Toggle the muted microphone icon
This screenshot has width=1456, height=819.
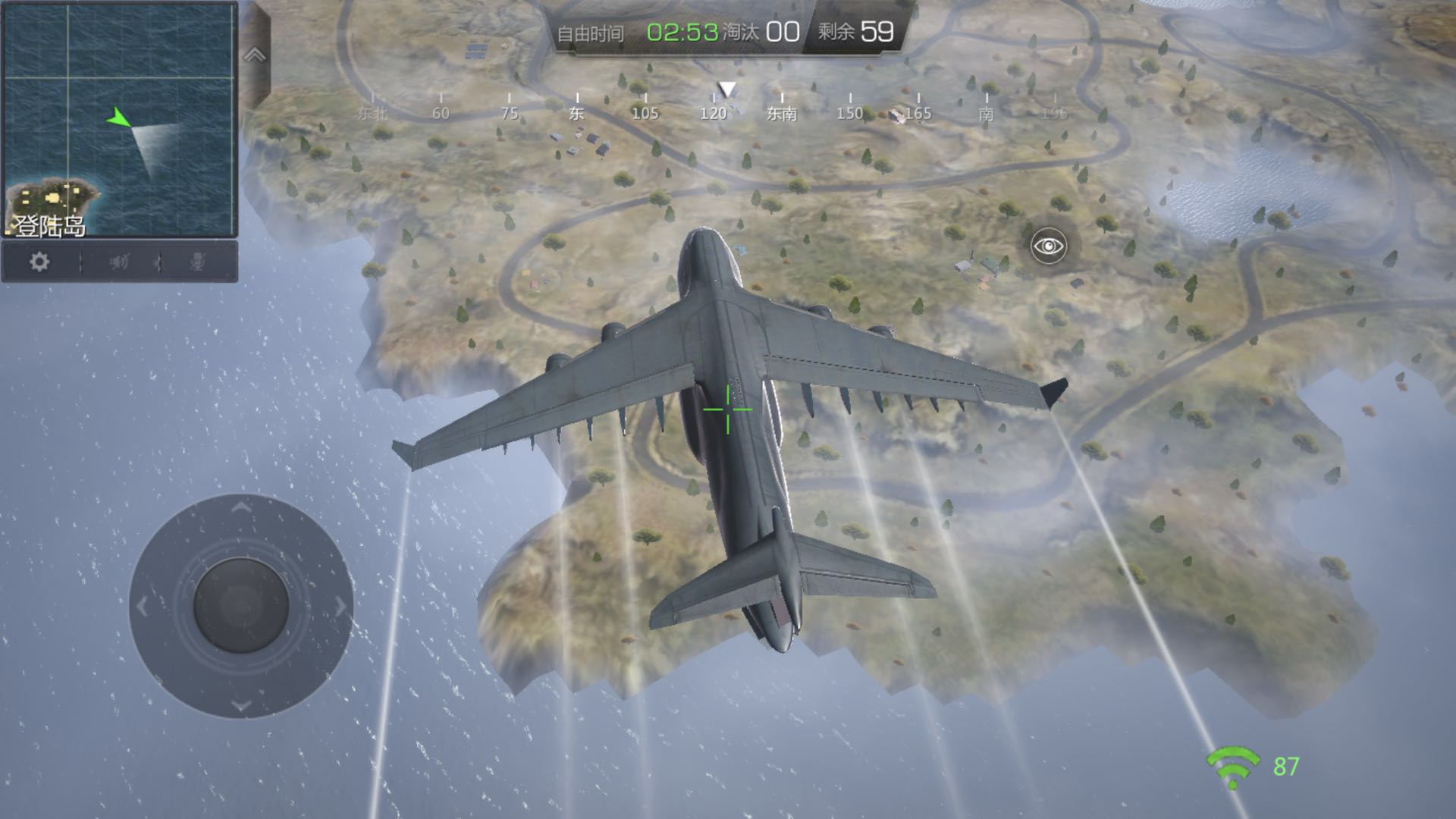click(197, 262)
